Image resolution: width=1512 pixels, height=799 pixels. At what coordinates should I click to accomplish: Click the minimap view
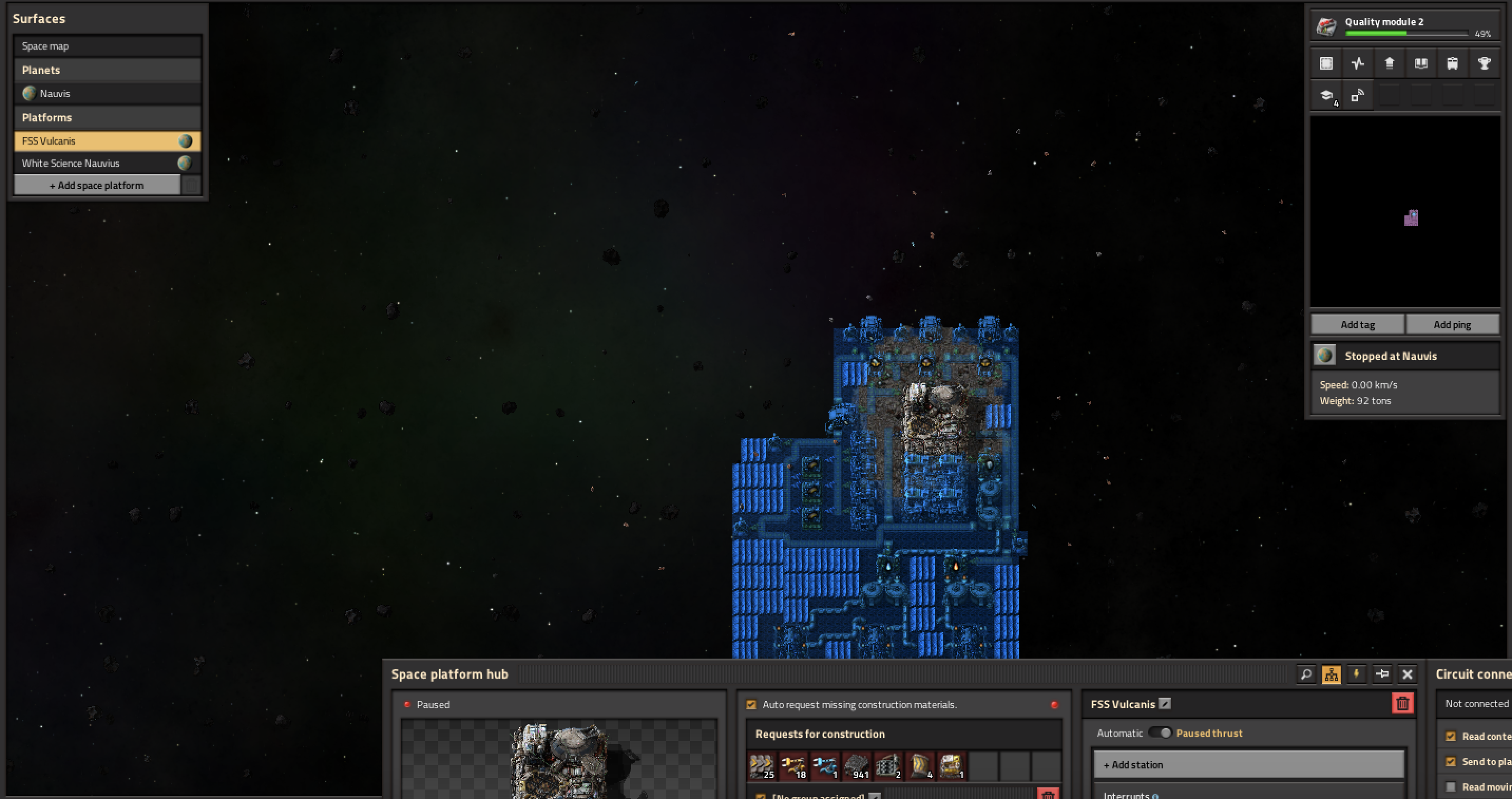click(1405, 211)
